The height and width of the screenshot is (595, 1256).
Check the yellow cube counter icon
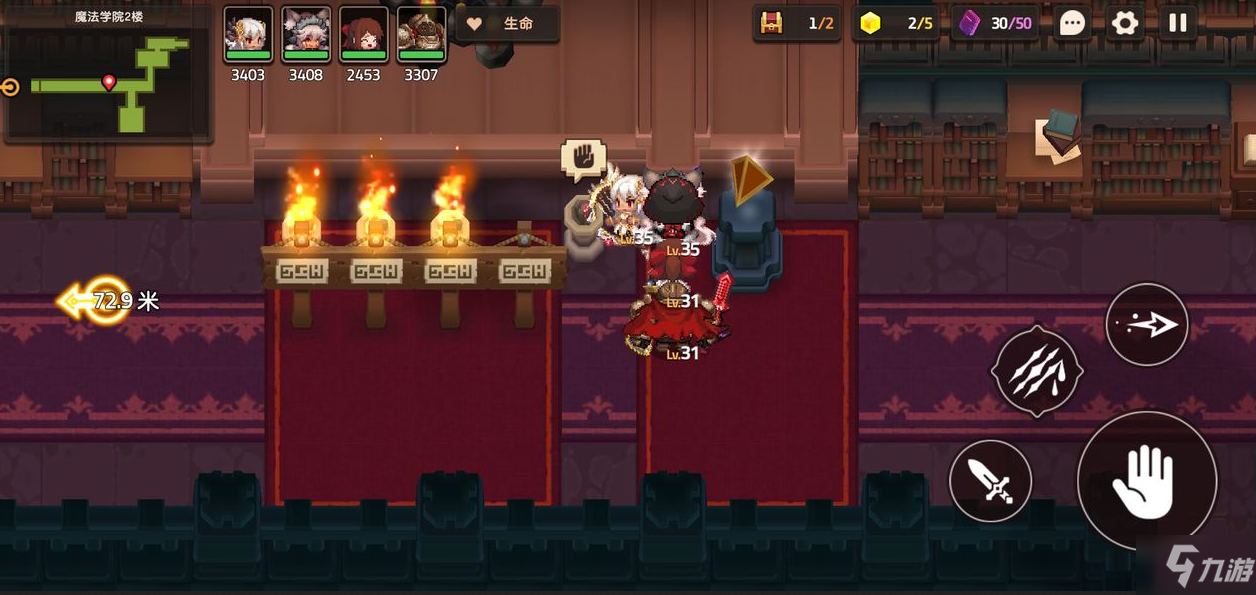click(x=871, y=24)
